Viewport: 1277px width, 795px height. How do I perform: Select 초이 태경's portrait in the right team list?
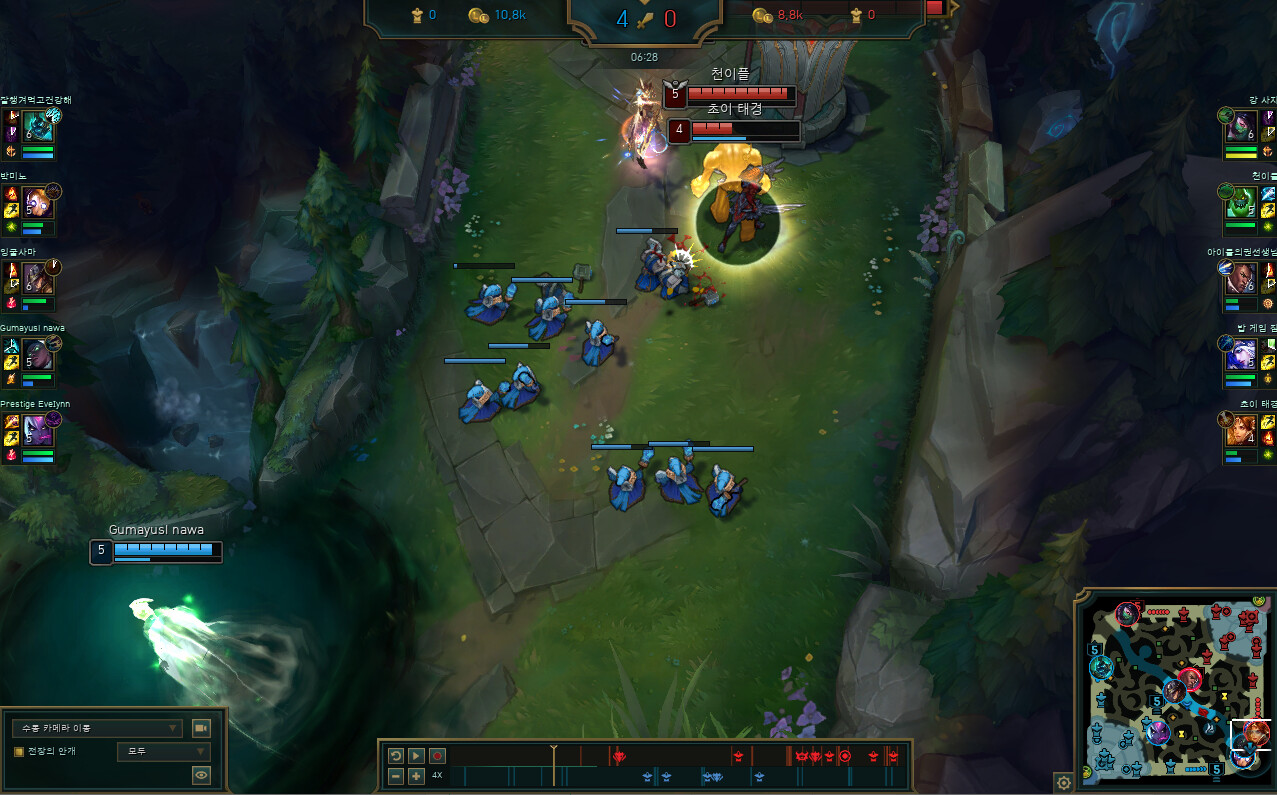pos(1241,430)
